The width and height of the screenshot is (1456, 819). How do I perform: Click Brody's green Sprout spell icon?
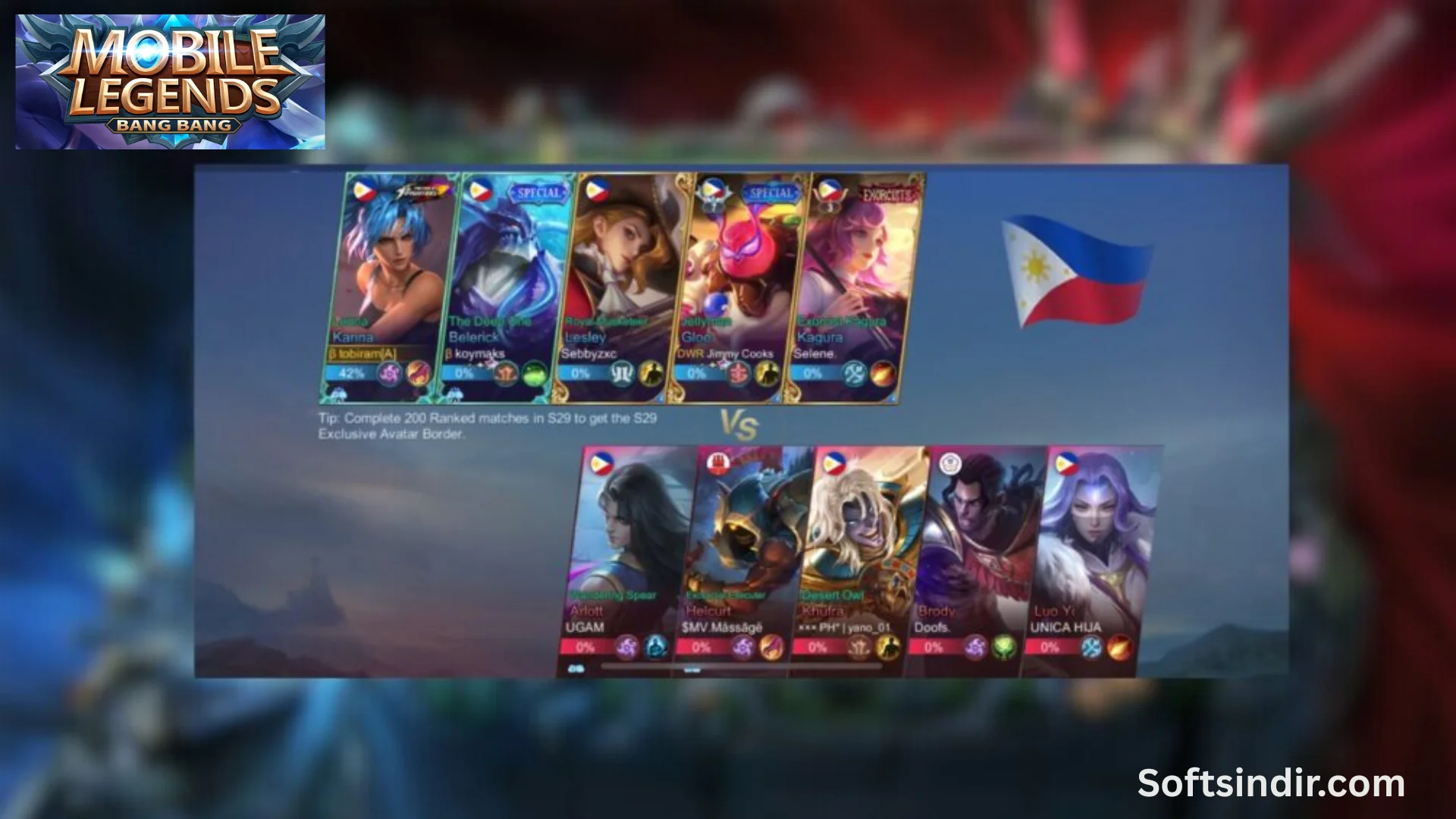1002,648
